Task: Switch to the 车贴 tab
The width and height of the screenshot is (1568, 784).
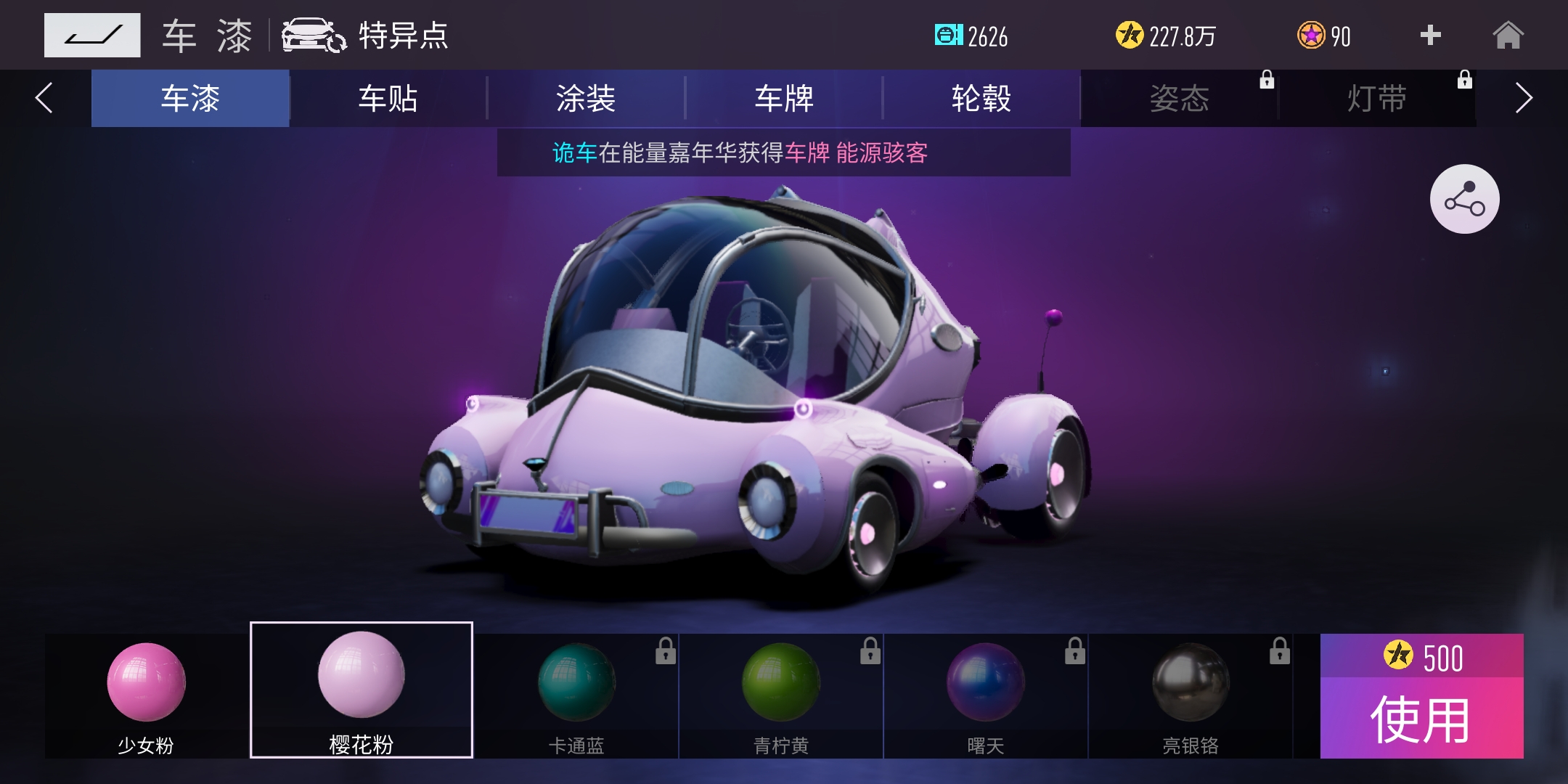Action: point(388,99)
